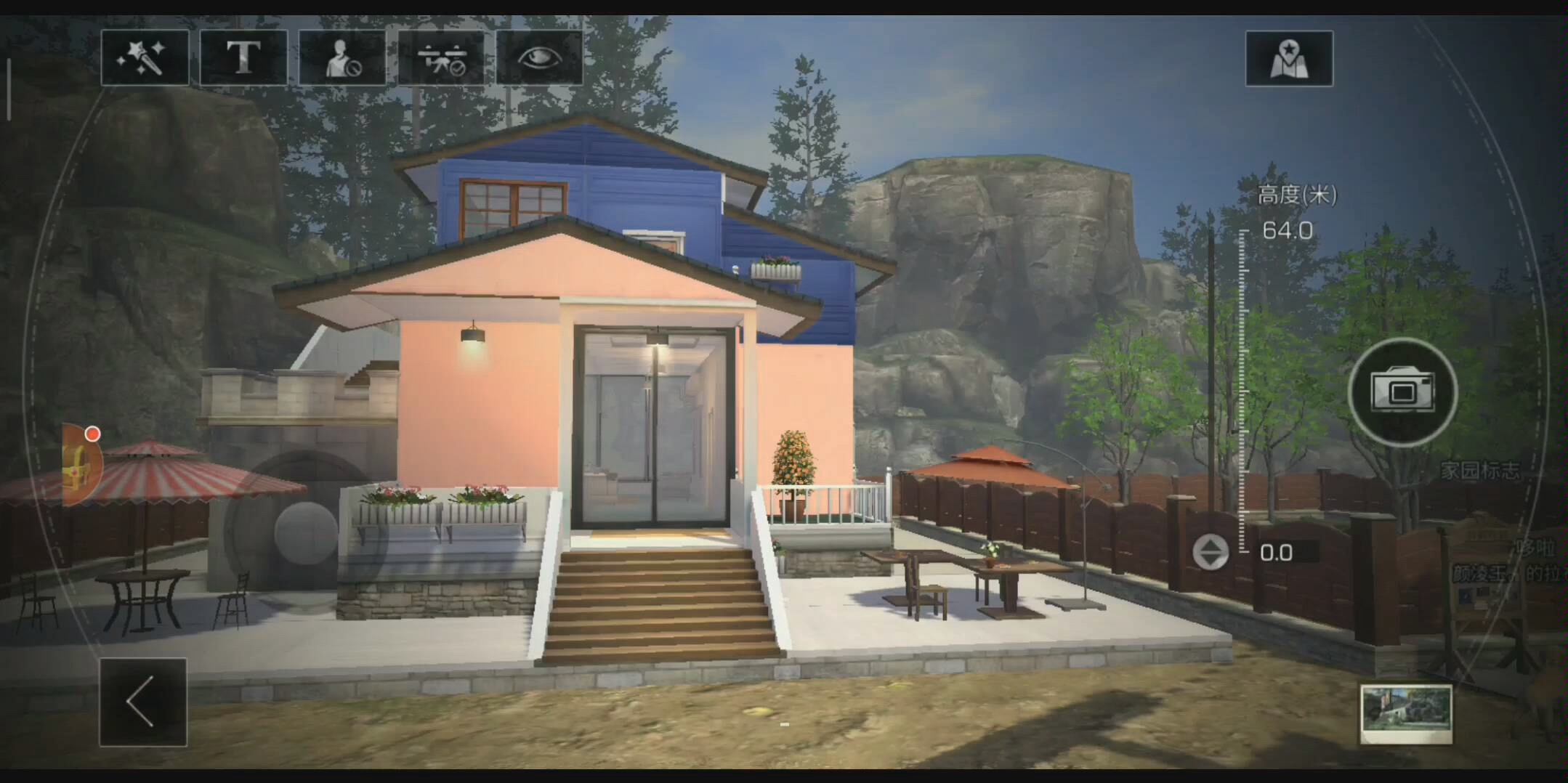Toggle the drone camera icon
Viewport: 1568px width, 783px height.
point(441,58)
